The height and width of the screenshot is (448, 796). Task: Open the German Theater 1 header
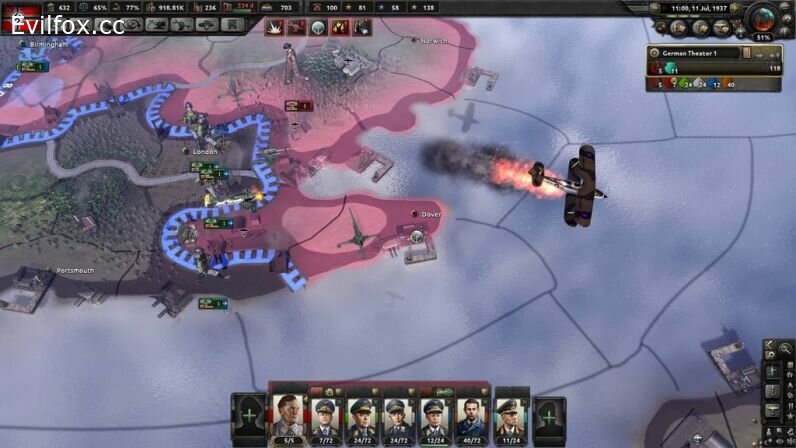[x=696, y=53]
